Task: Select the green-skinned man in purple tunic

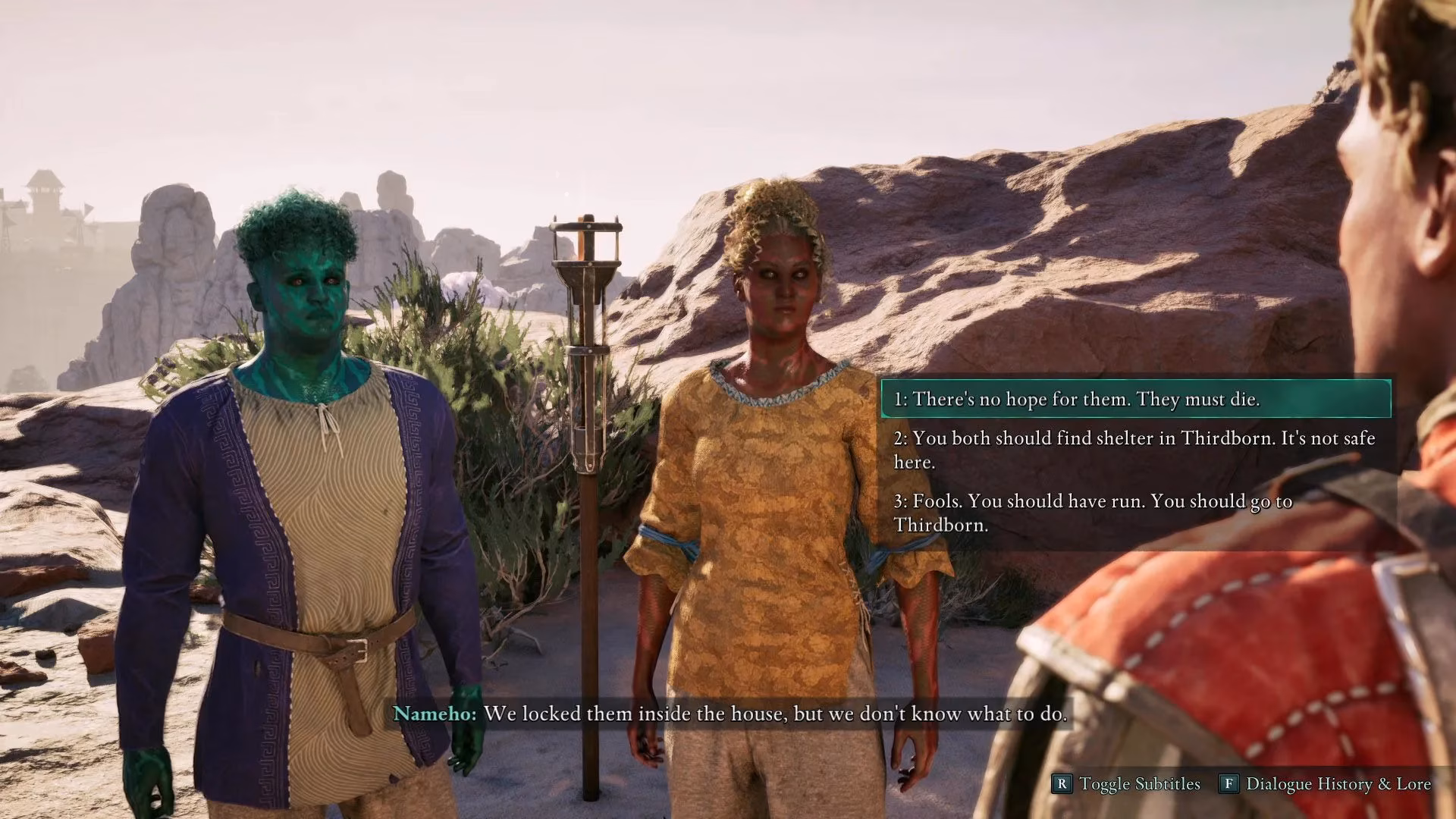Action: (303, 455)
